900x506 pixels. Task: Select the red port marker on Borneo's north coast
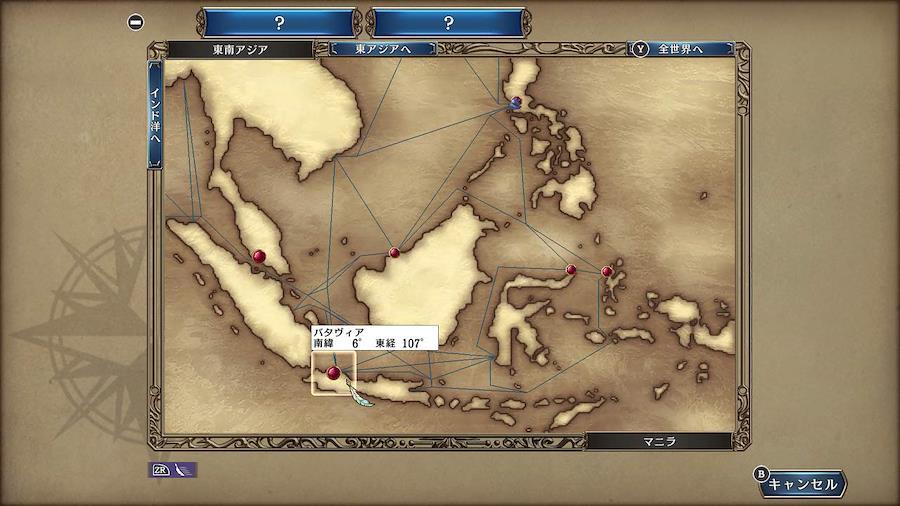click(x=395, y=252)
